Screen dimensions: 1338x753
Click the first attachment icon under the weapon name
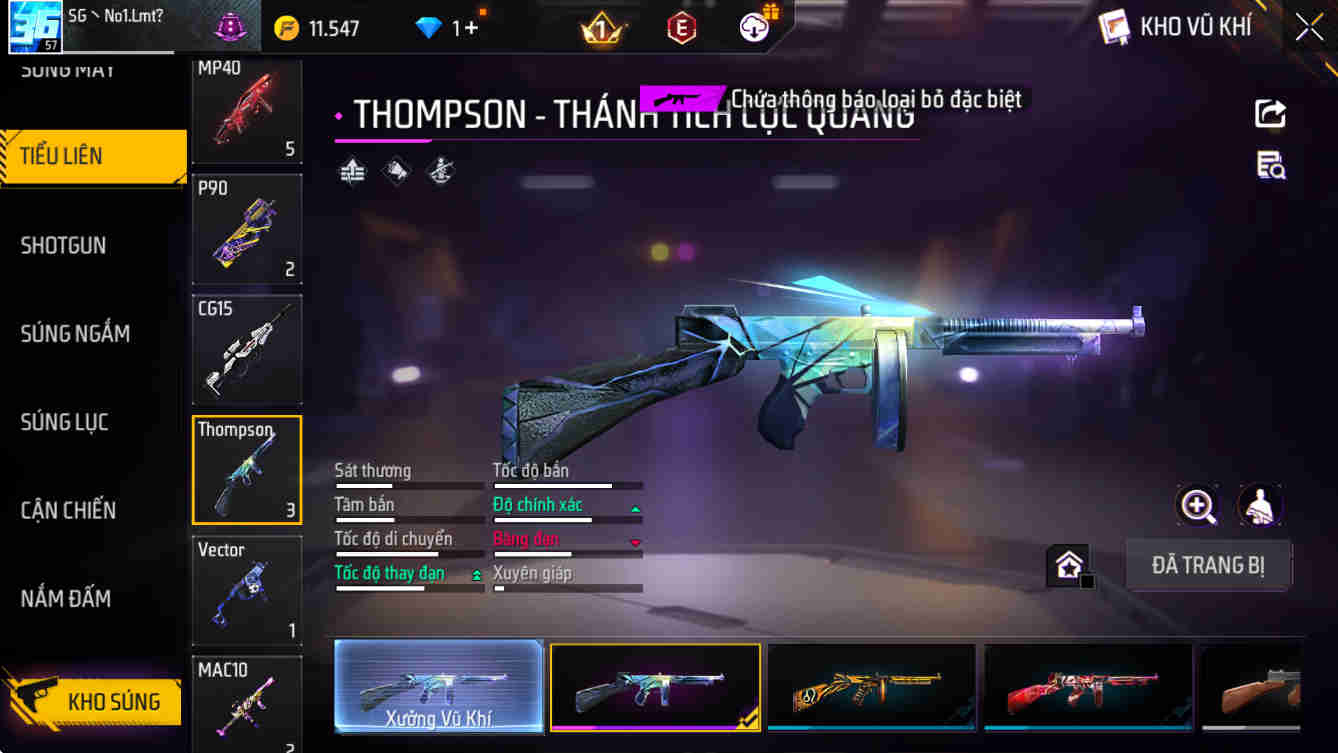pos(352,171)
